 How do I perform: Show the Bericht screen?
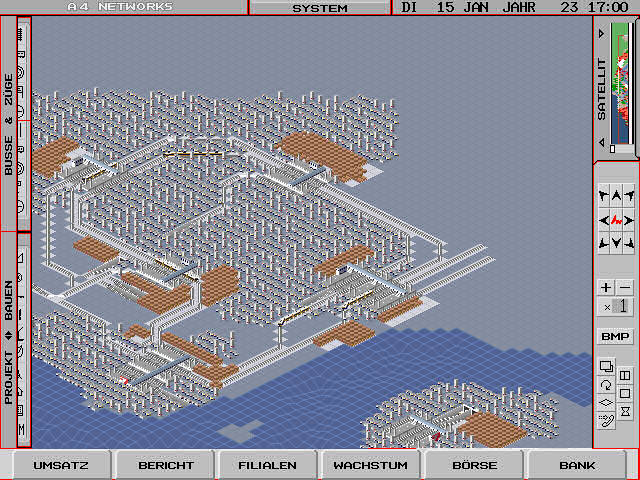pyautogui.click(x=165, y=465)
